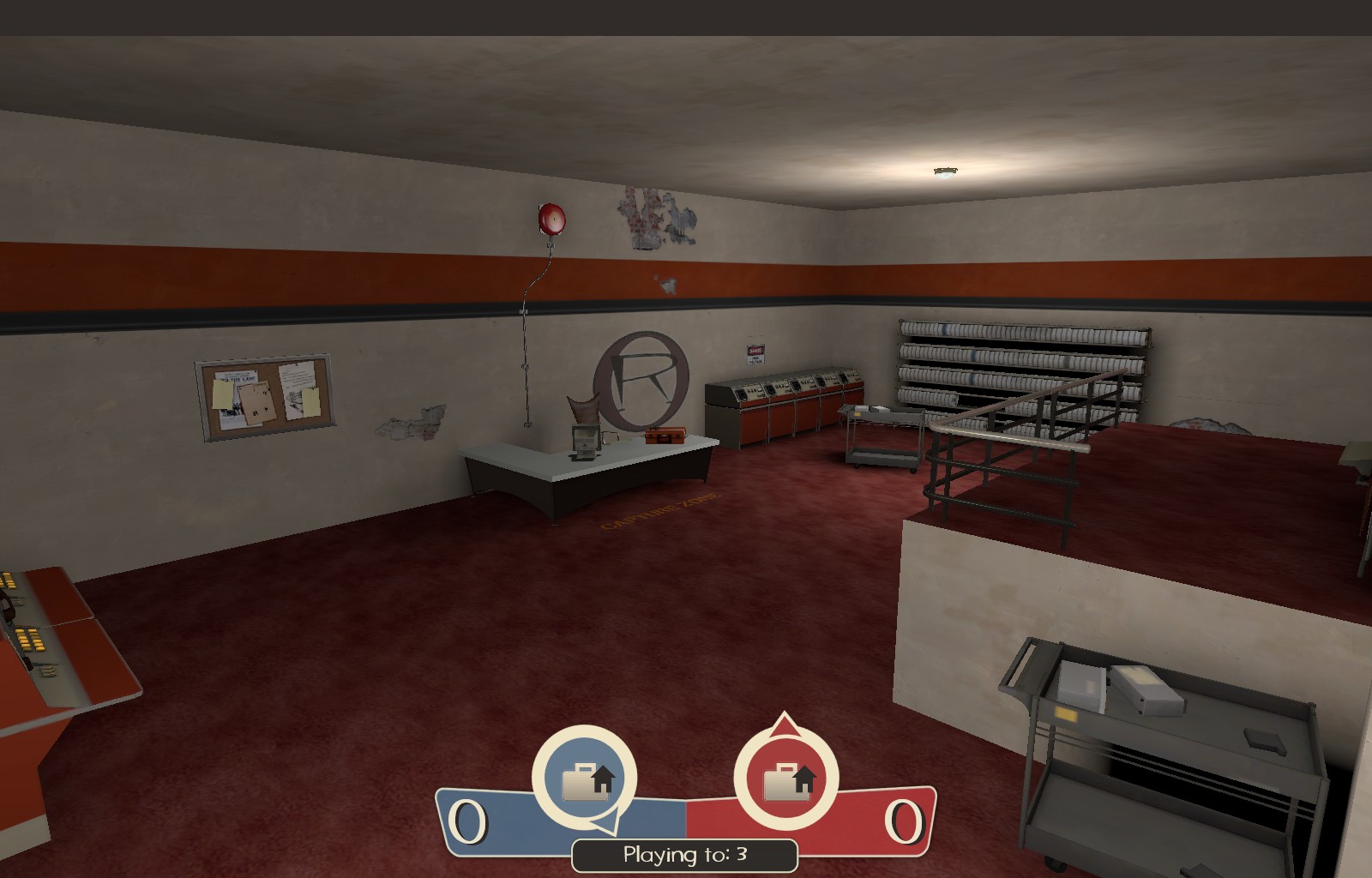
Task: Click the BLU intelligence briefcase icon
Action: [587, 782]
